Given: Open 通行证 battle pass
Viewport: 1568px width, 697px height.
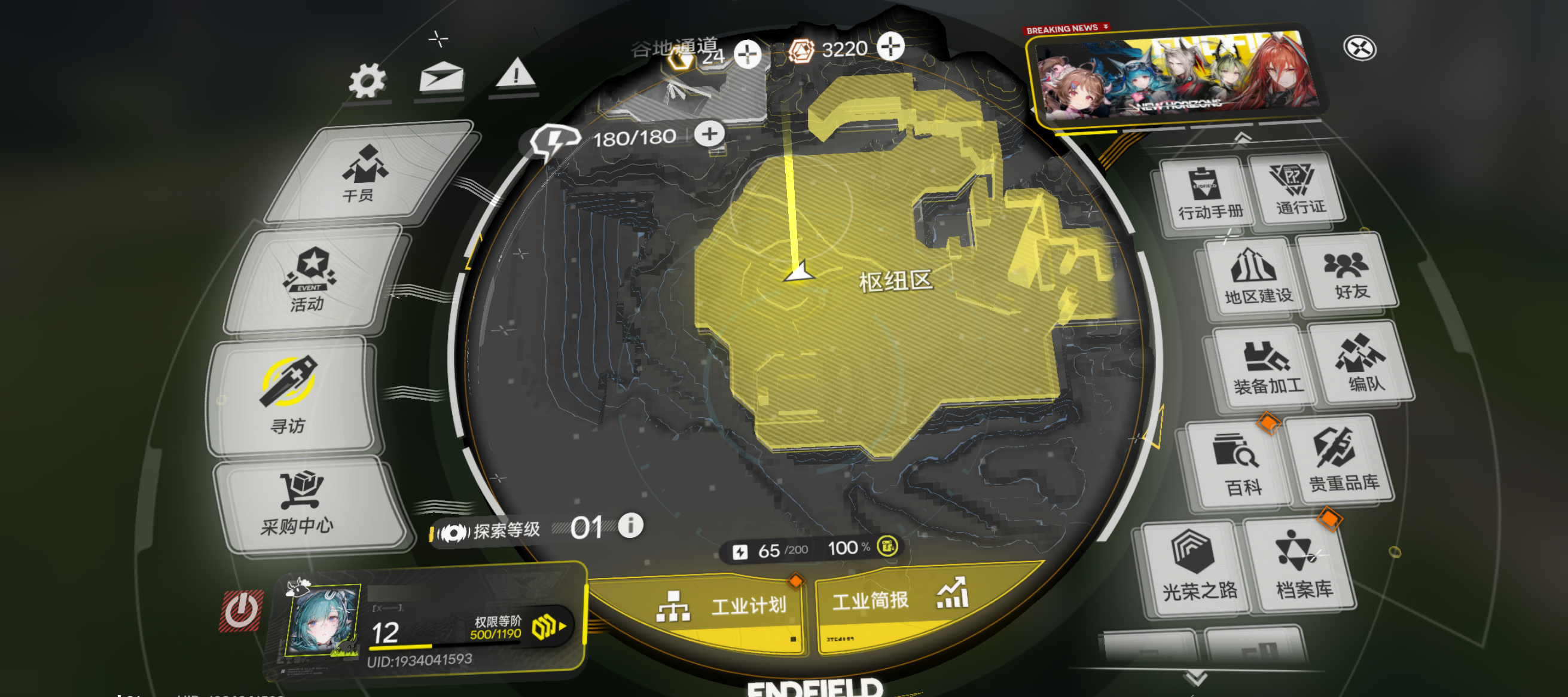Looking at the screenshot, I should (1297, 188).
